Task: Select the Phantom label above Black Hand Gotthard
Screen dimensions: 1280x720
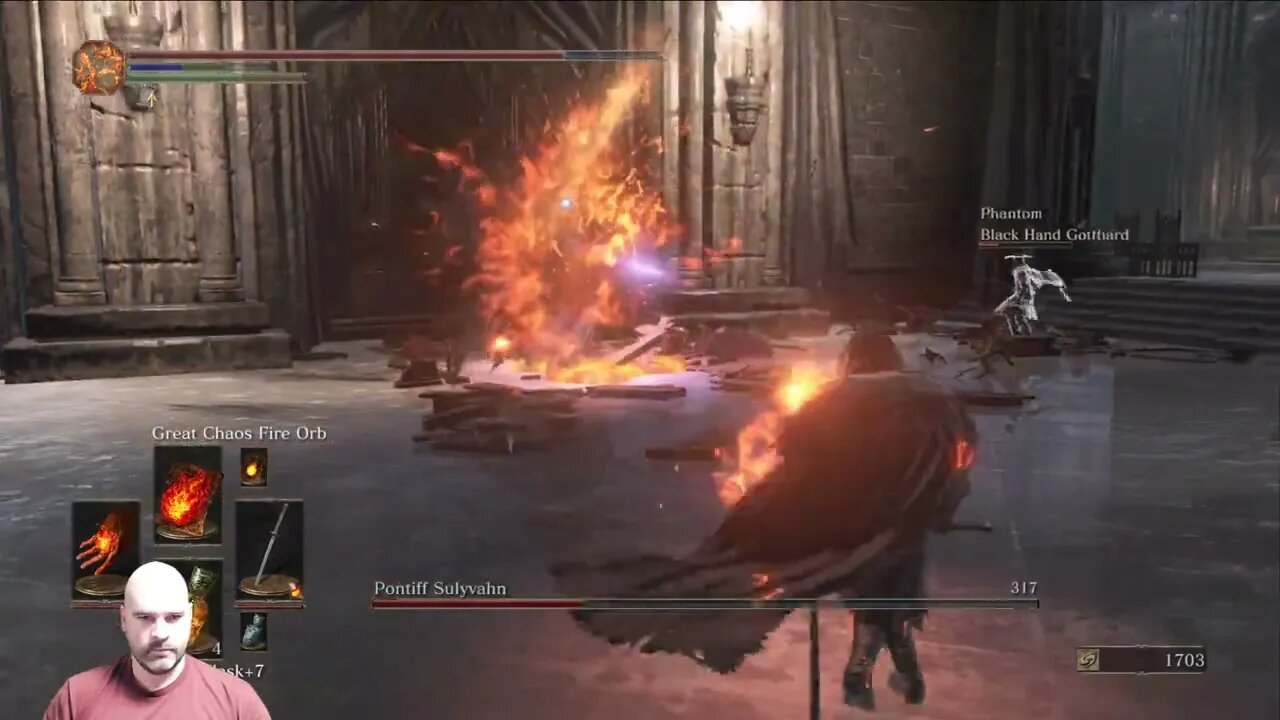Action: [1009, 213]
